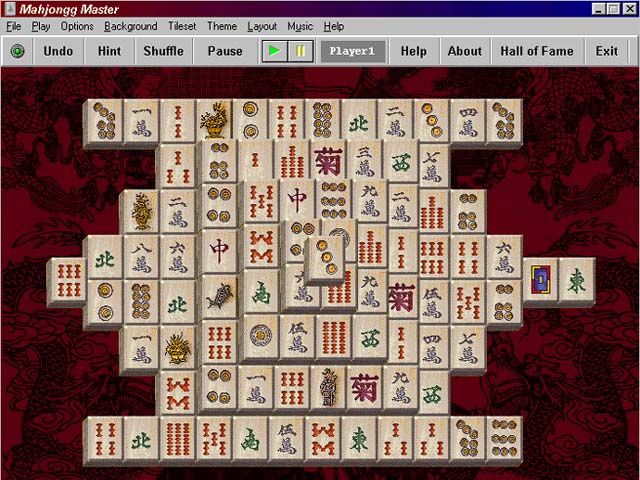
Task: Click the yellow pause music button
Action: coord(300,51)
